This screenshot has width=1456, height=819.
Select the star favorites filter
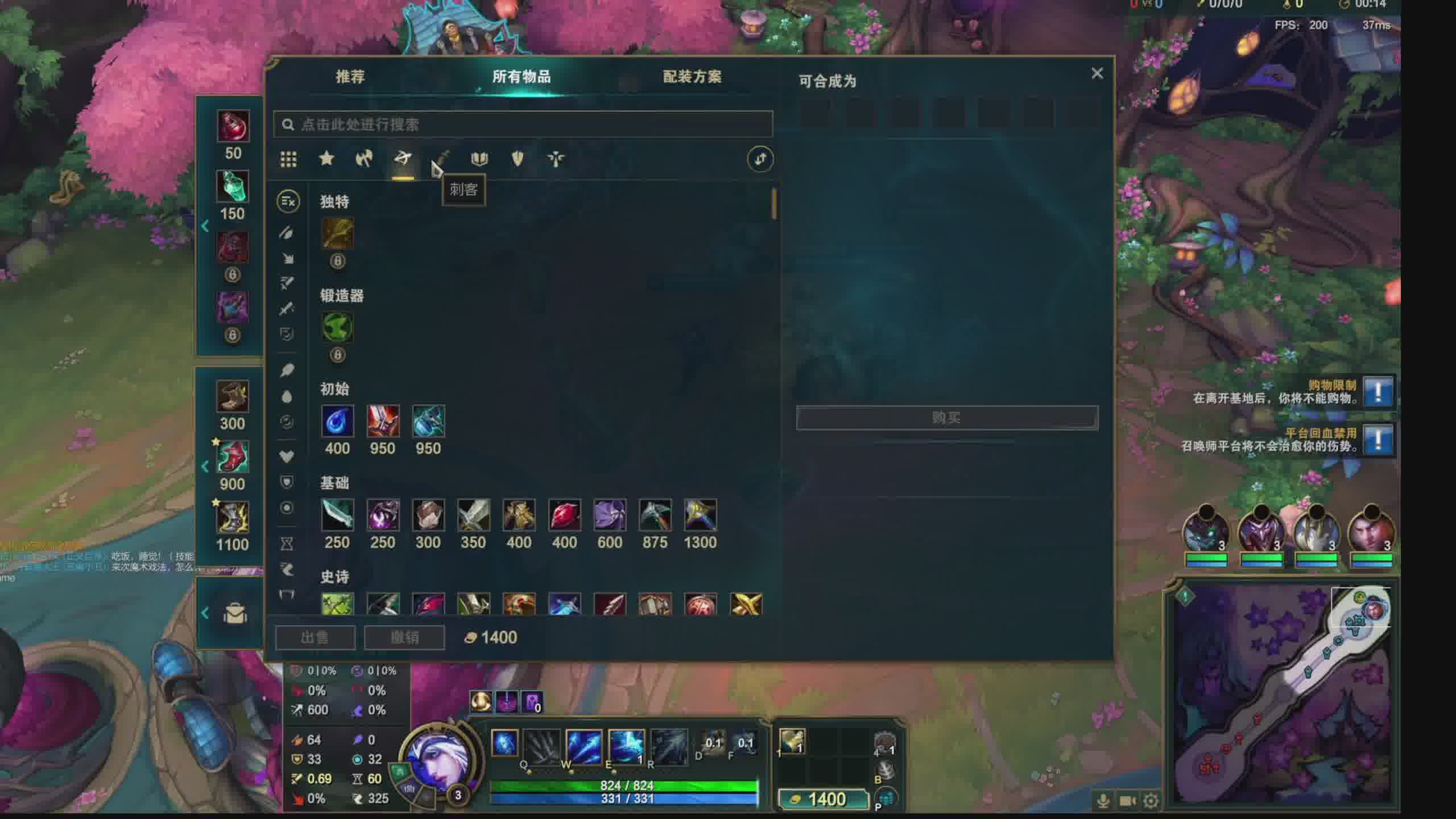pos(326,159)
